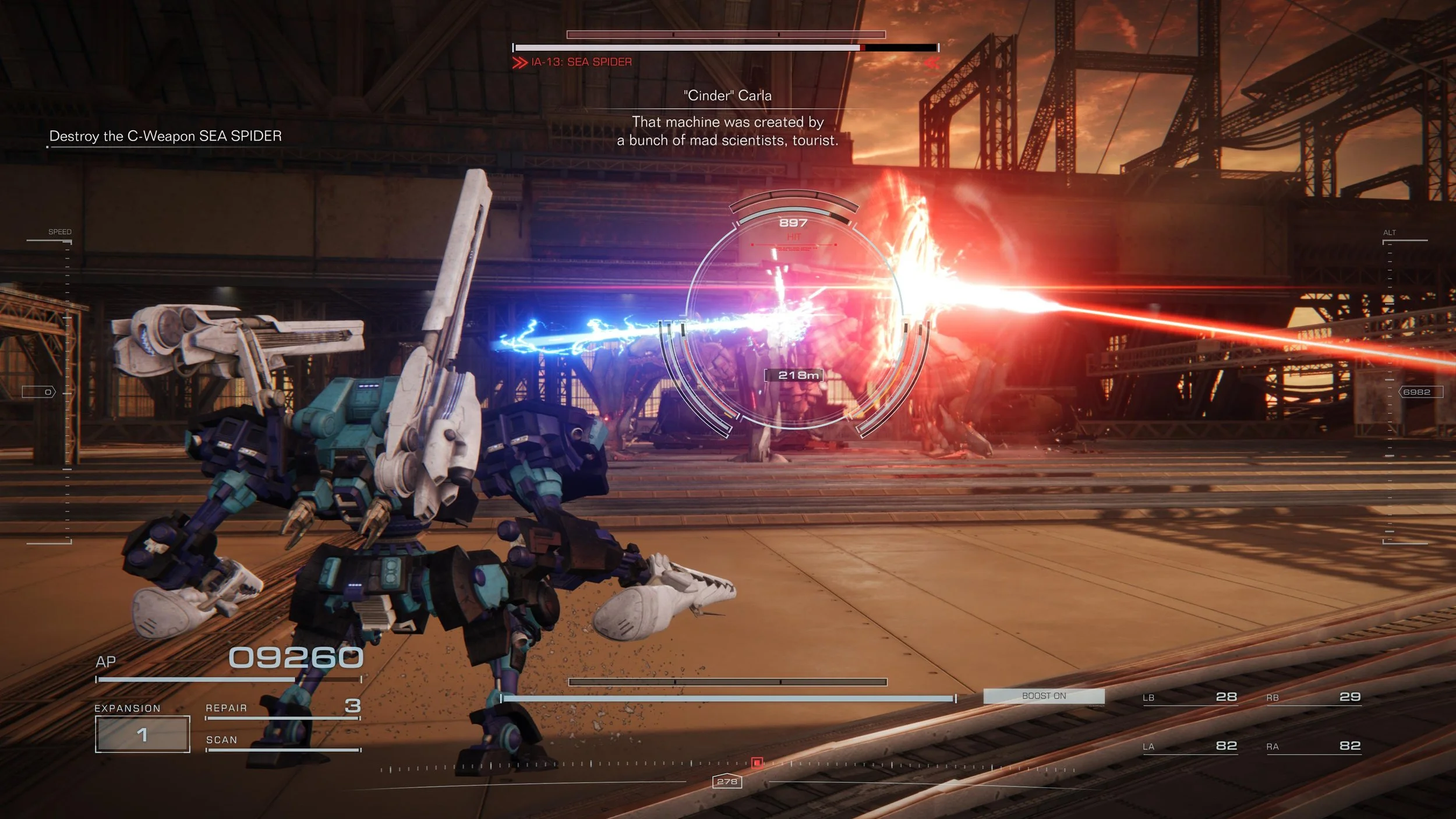Click the red enemy marker on the compass

[757, 762]
